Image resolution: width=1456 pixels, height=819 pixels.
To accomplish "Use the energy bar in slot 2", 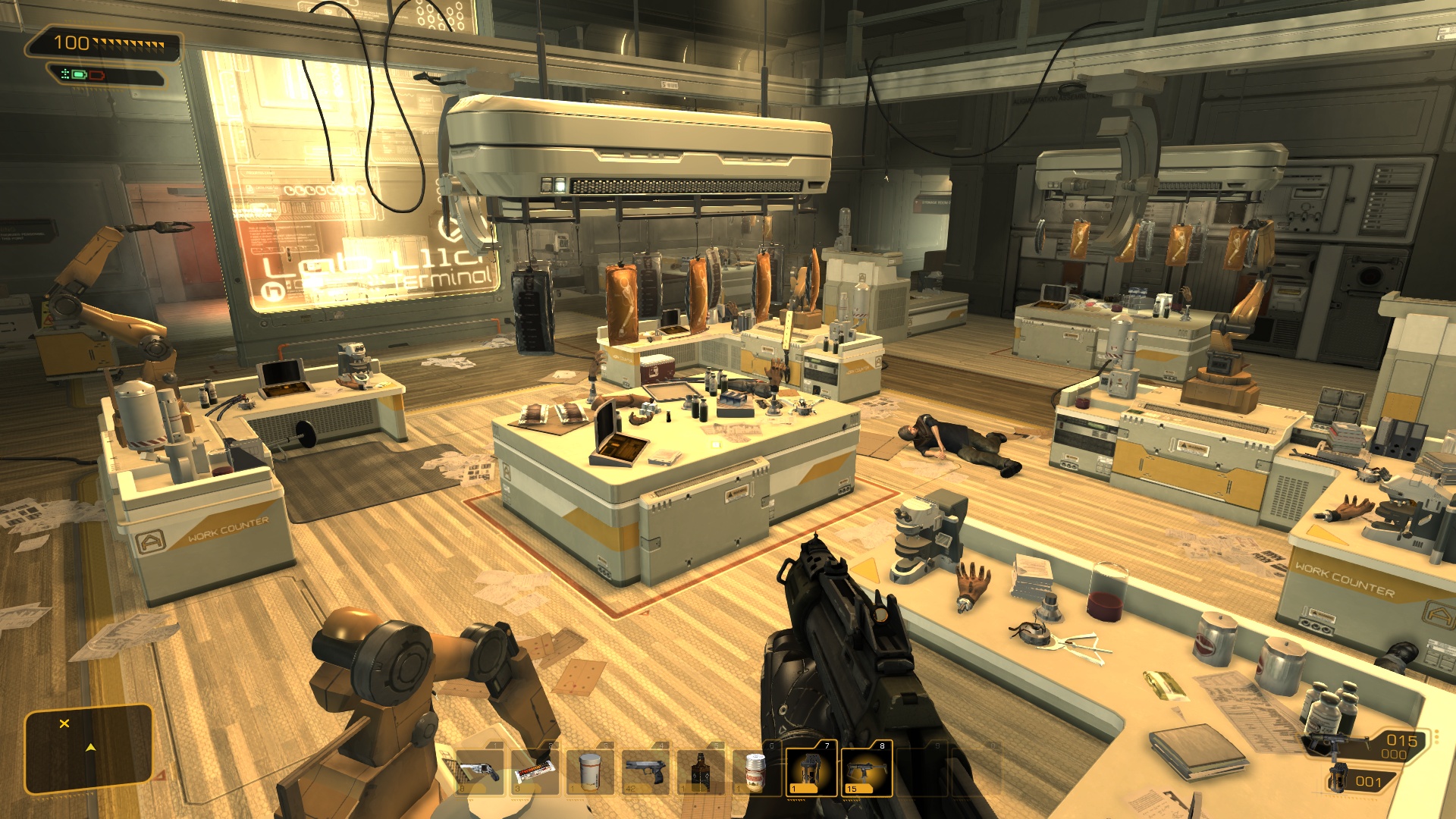I will [535, 770].
